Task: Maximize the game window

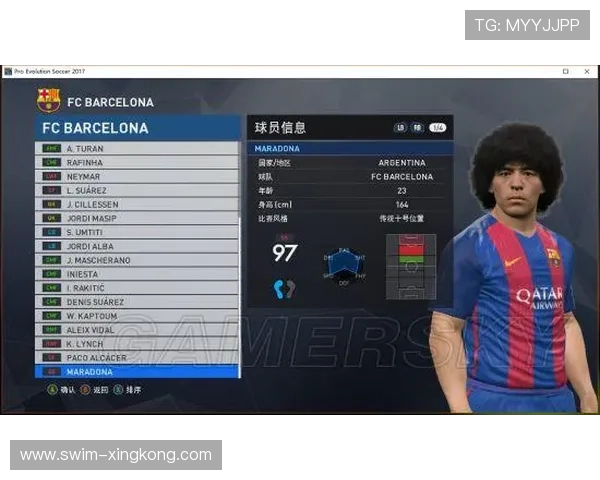Action: click(566, 72)
